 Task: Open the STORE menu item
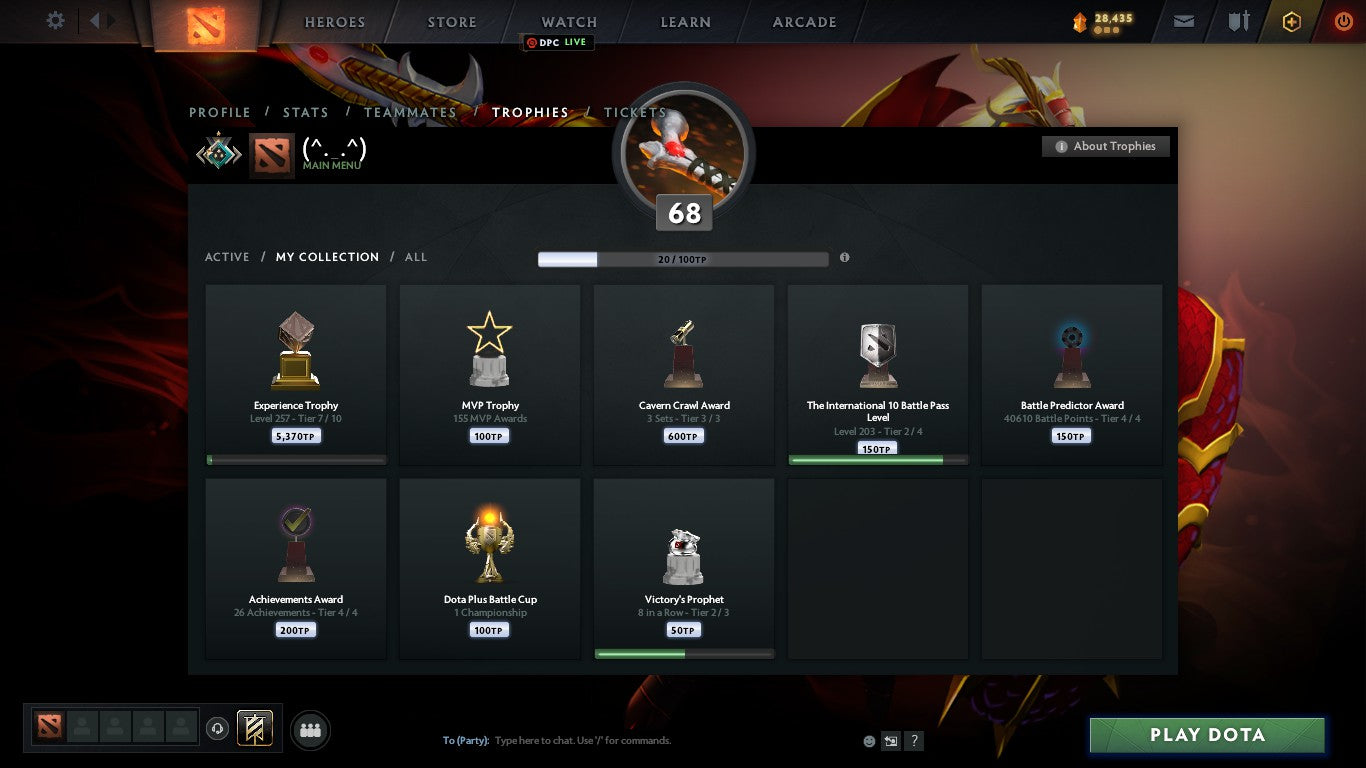tap(451, 21)
